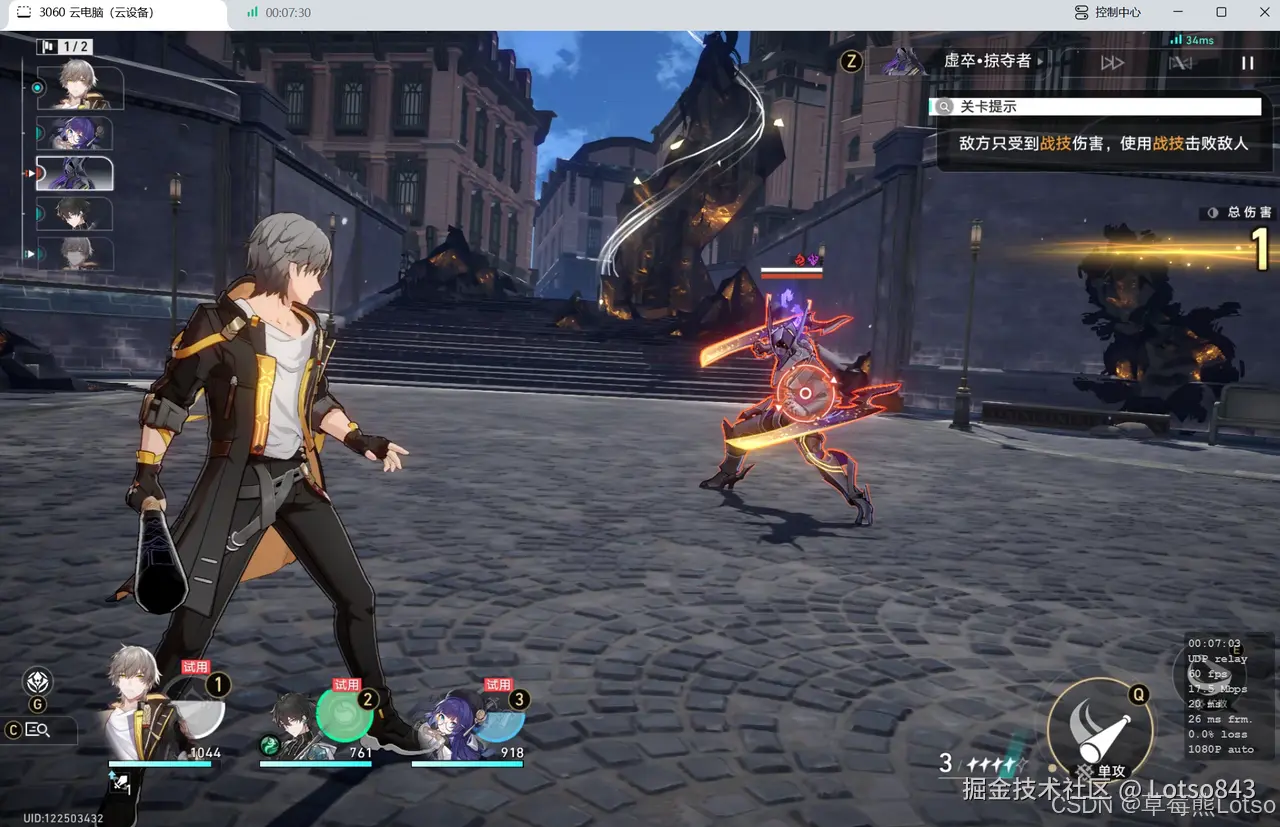
Task: Use the 单攻 basic attack
Action: click(x=1099, y=725)
